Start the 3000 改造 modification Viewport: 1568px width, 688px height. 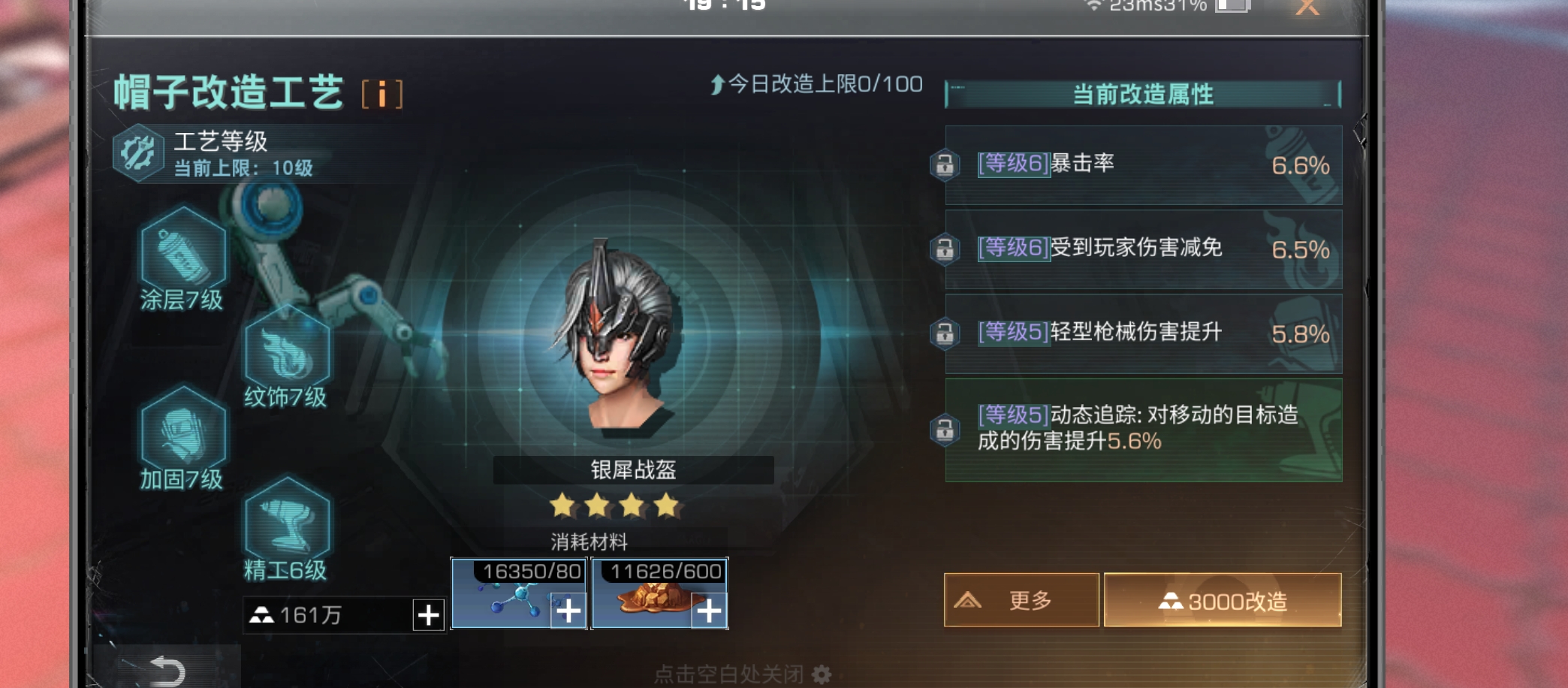(1222, 600)
